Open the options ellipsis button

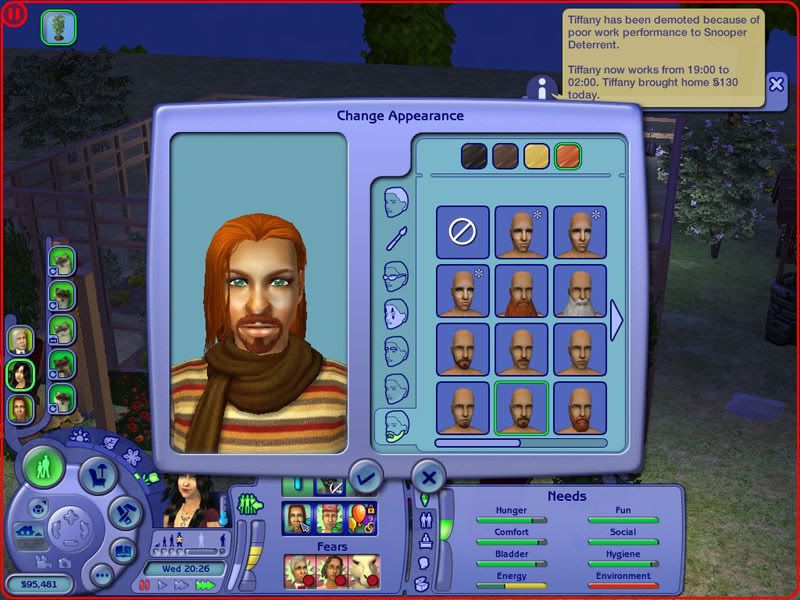pos(101,574)
